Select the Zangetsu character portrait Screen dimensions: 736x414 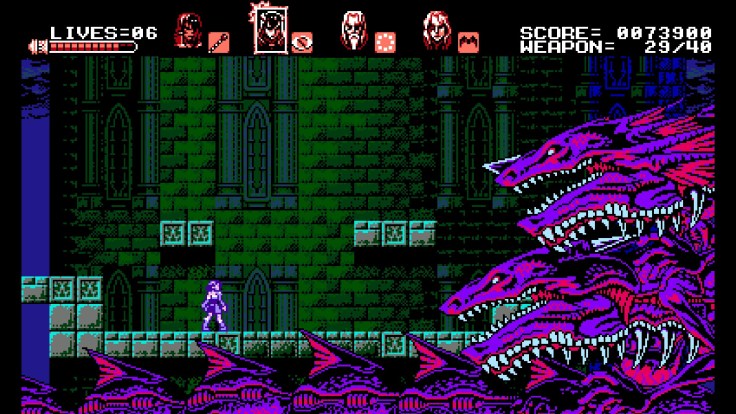click(x=188, y=30)
